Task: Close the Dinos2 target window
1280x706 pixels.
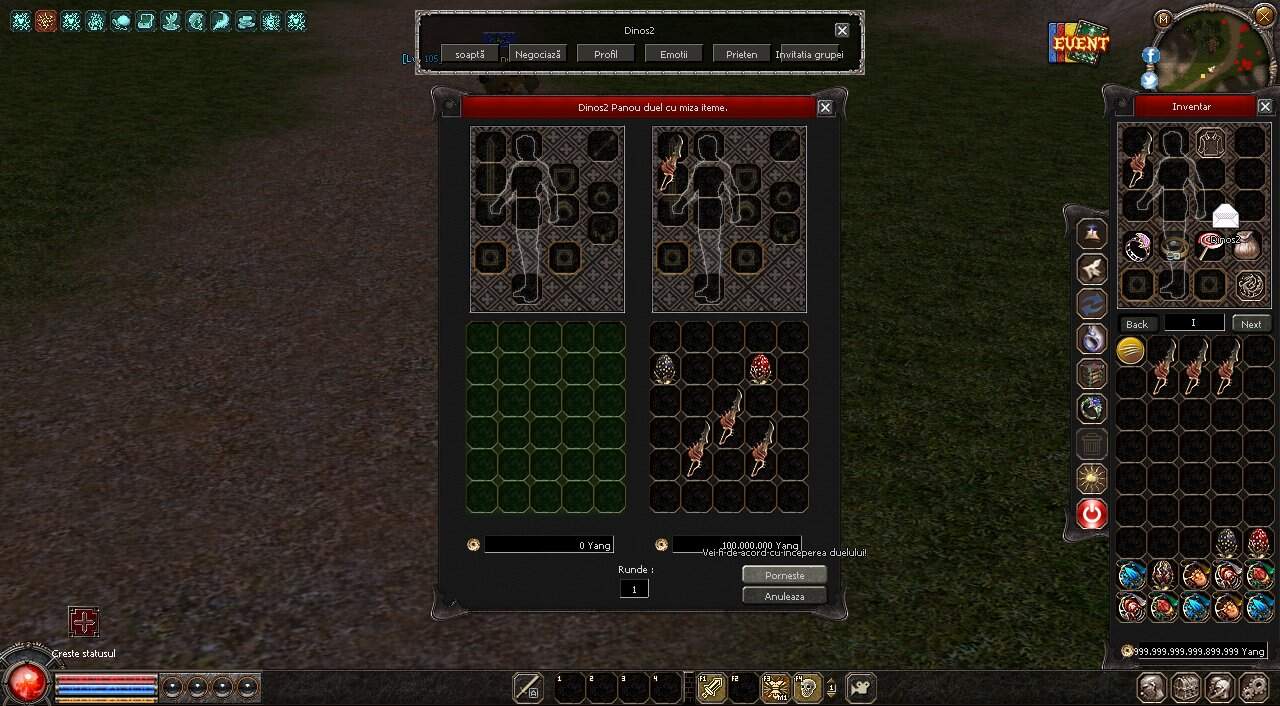Action: pos(842,31)
